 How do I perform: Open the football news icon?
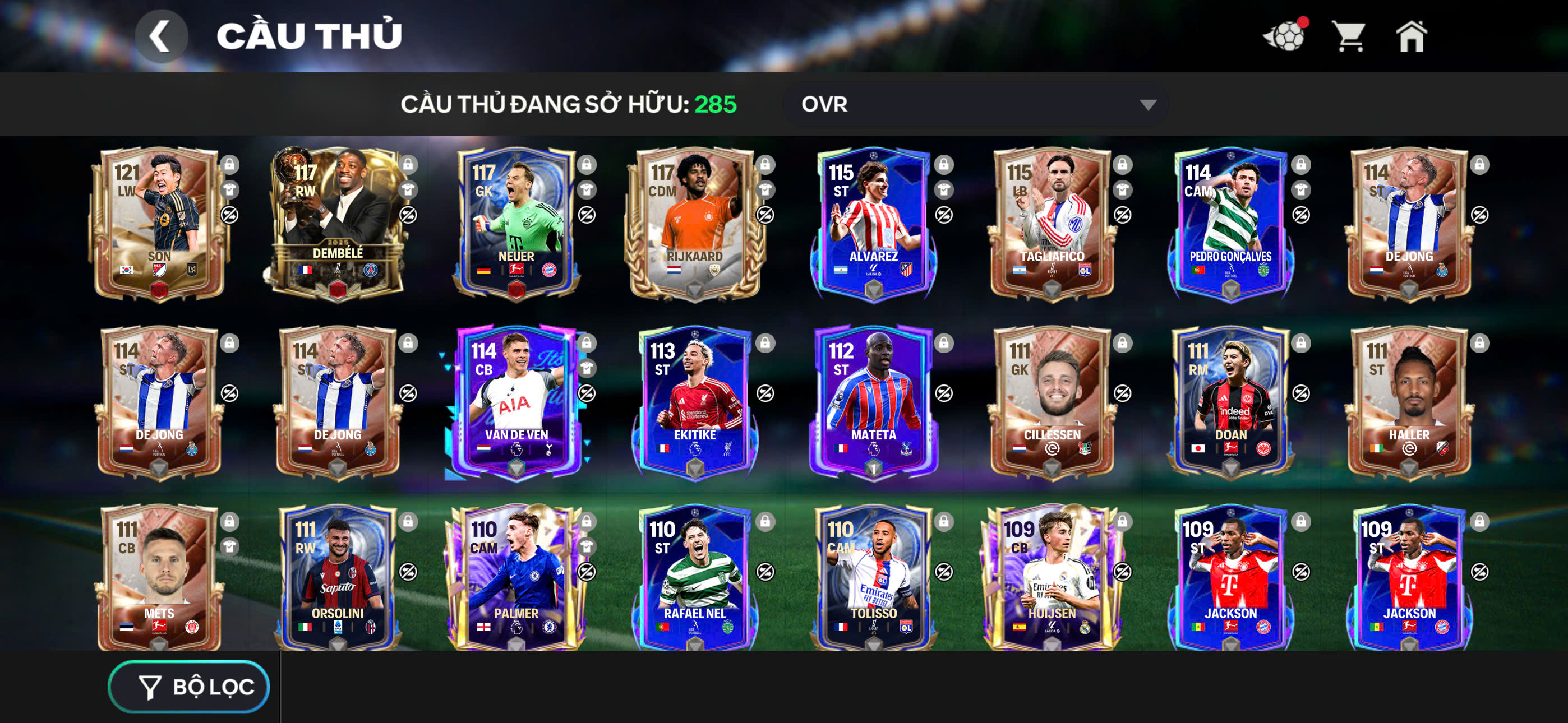click(x=1285, y=36)
